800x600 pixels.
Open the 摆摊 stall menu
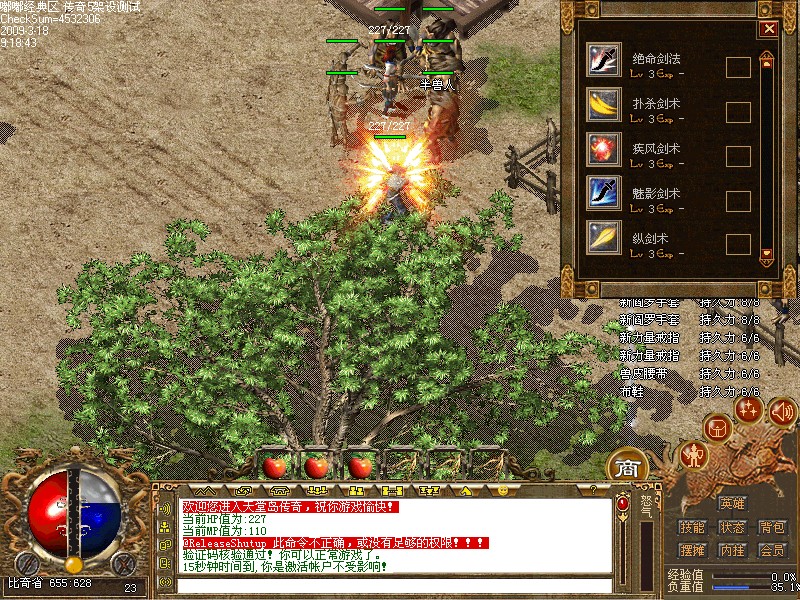pos(692,550)
